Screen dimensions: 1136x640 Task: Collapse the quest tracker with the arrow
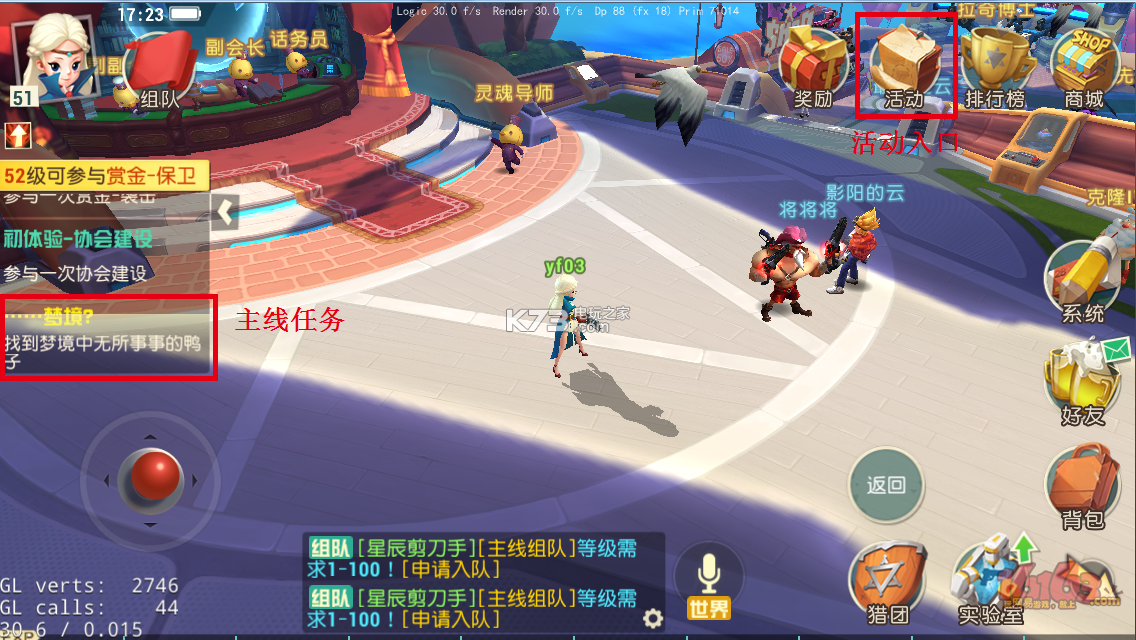click(225, 212)
